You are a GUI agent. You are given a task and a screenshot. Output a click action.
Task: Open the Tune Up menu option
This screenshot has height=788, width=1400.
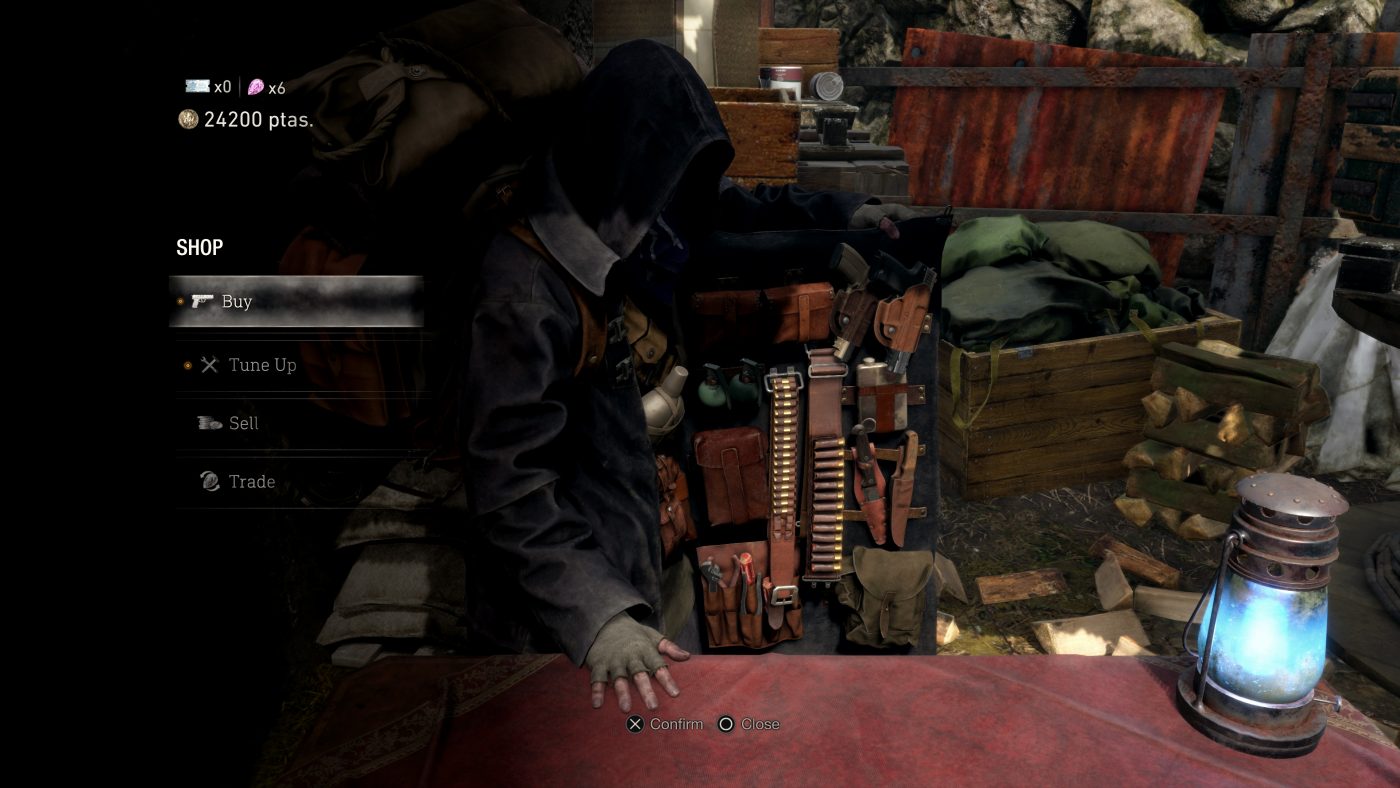click(266, 366)
